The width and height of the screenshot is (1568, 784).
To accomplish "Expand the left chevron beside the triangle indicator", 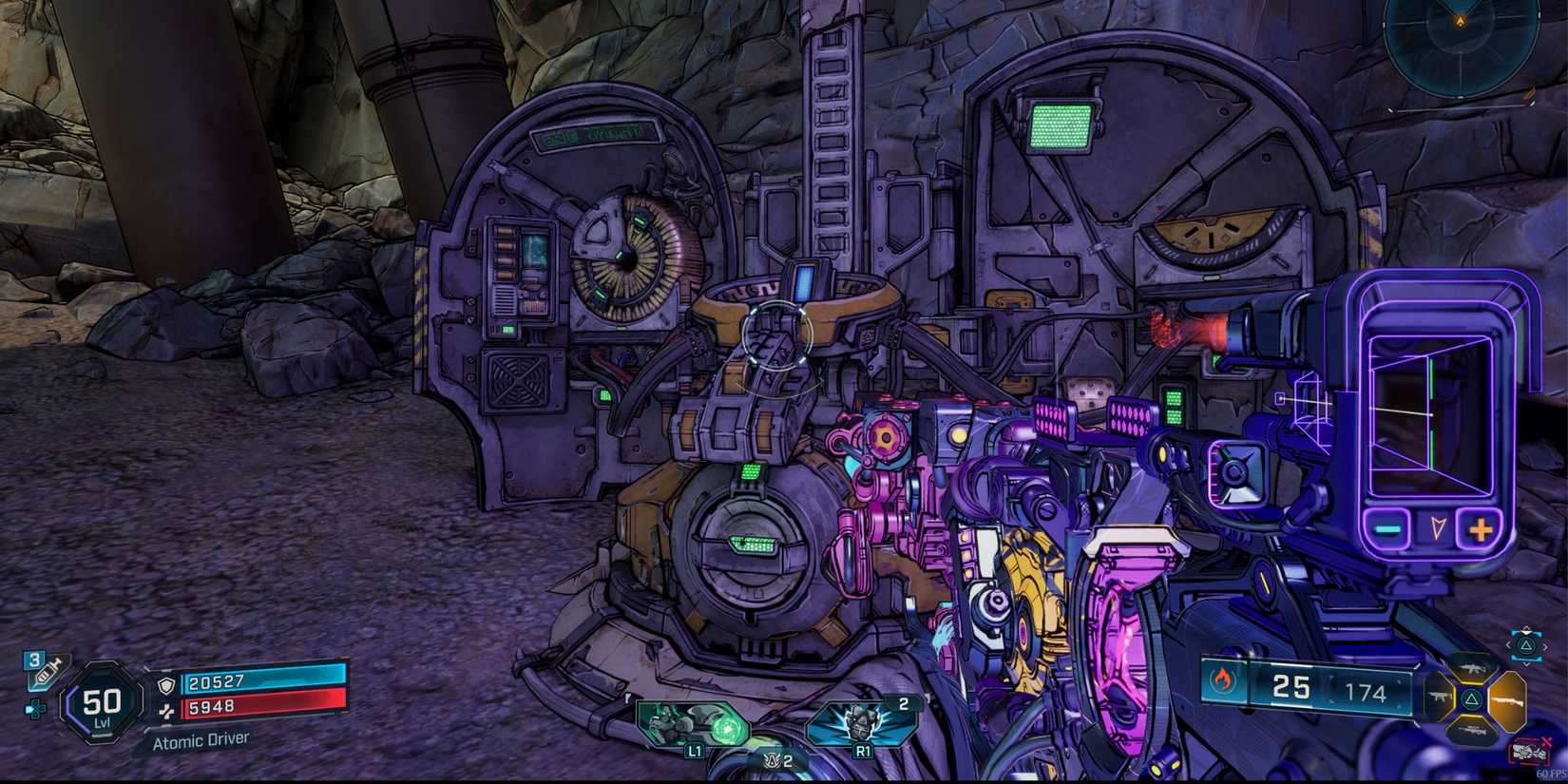I will tap(1509, 644).
